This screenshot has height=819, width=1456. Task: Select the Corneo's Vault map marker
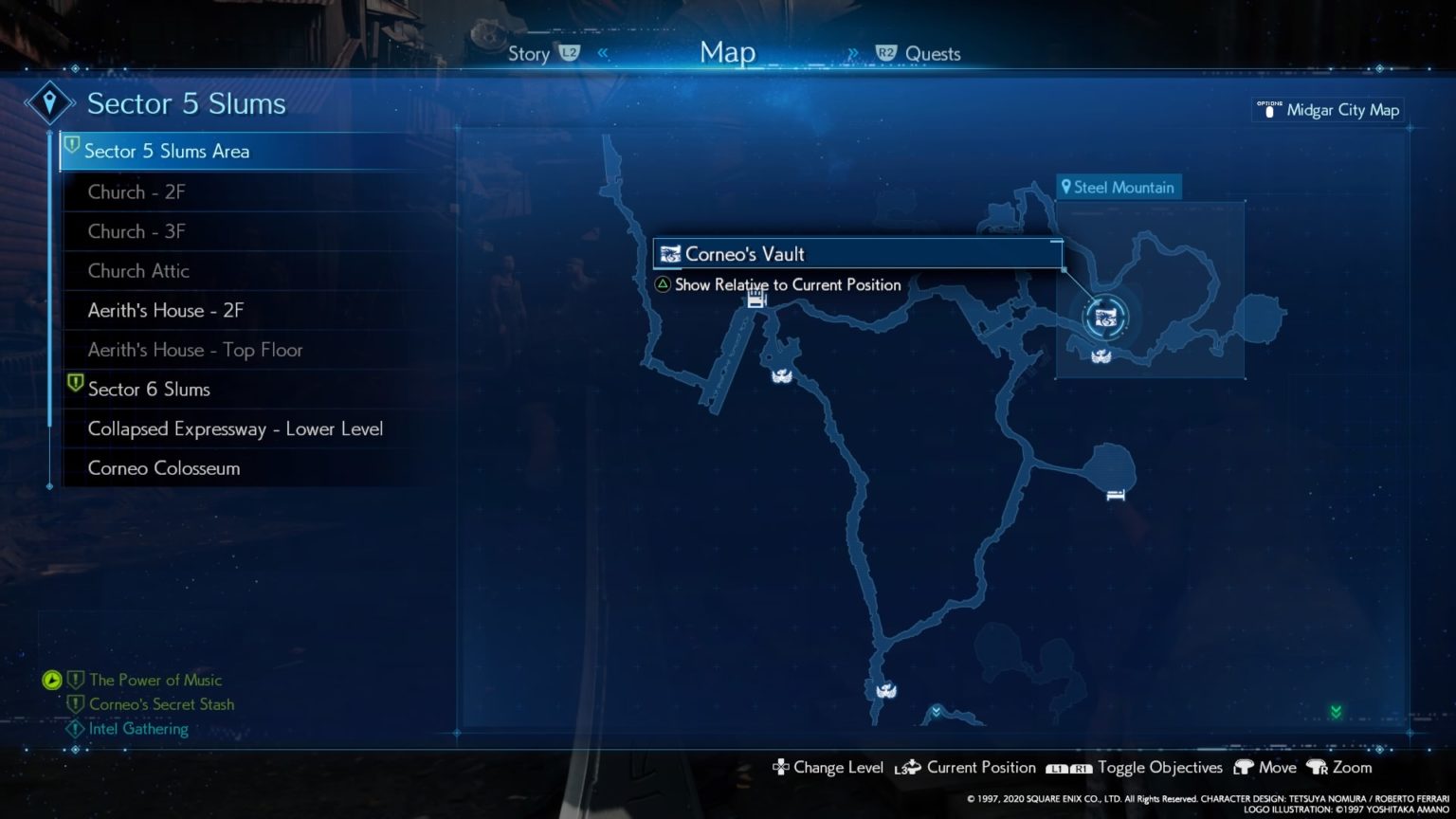point(1104,318)
